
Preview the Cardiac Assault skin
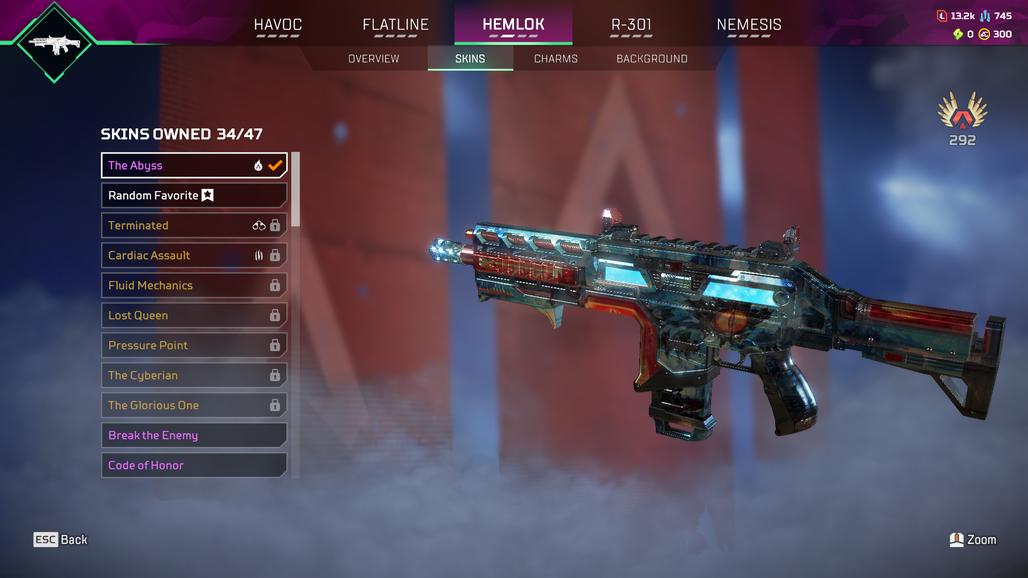pos(194,255)
